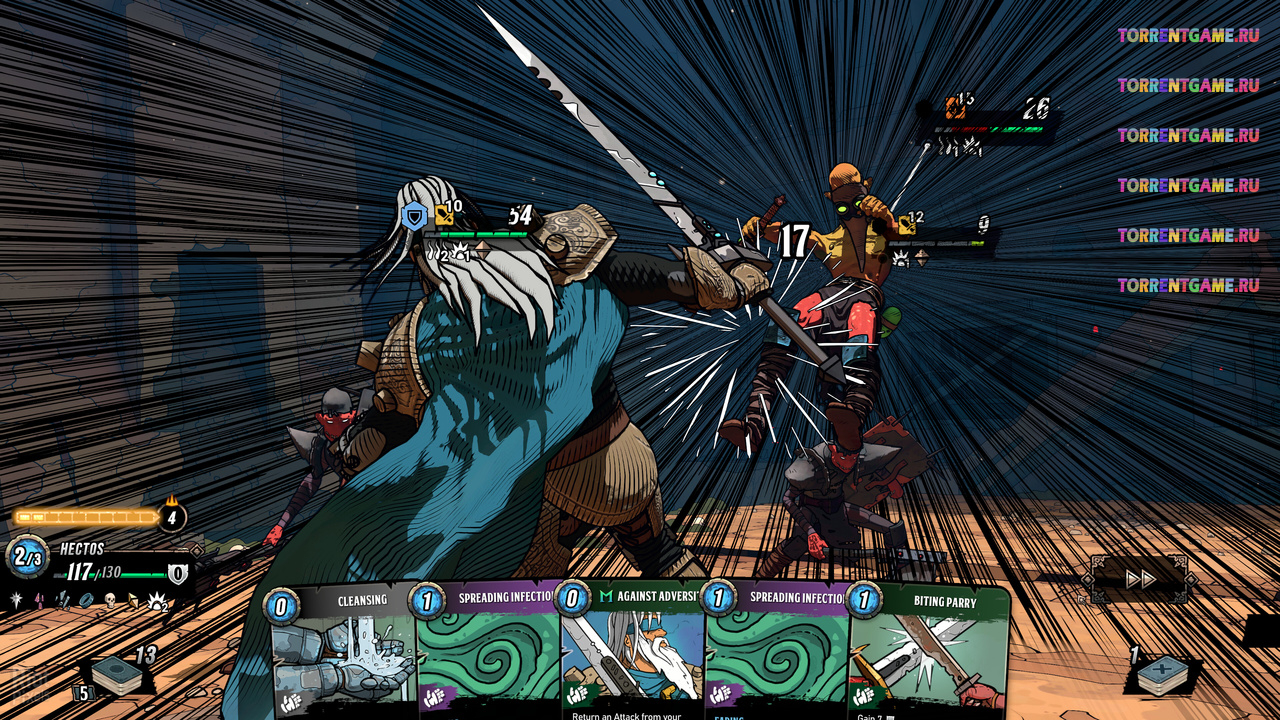Open the draw pile with 13 cards

(x=117, y=676)
